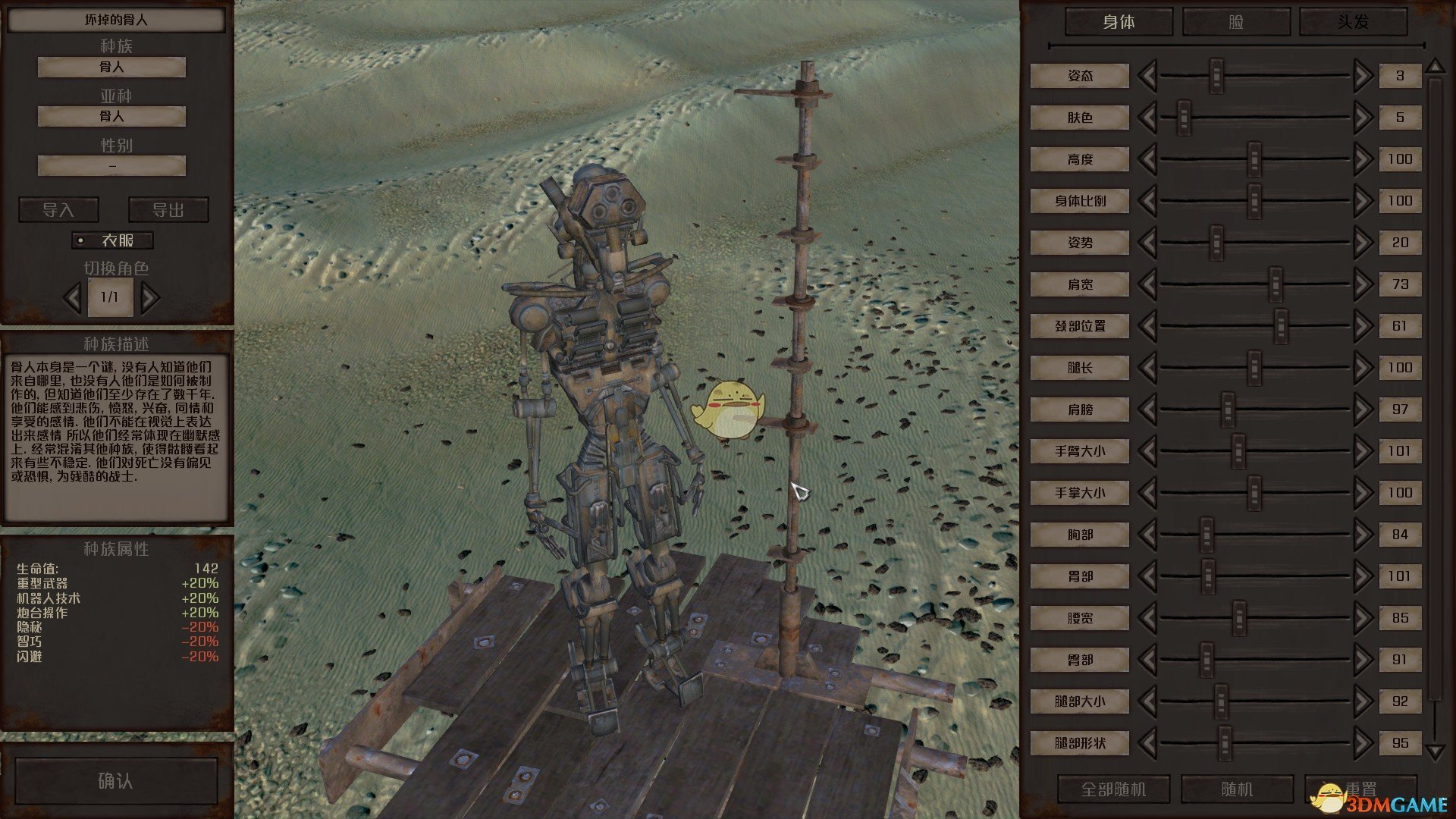Edit the character name field 坏掉的骨人
The height and width of the screenshot is (819, 1456).
[x=116, y=20]
